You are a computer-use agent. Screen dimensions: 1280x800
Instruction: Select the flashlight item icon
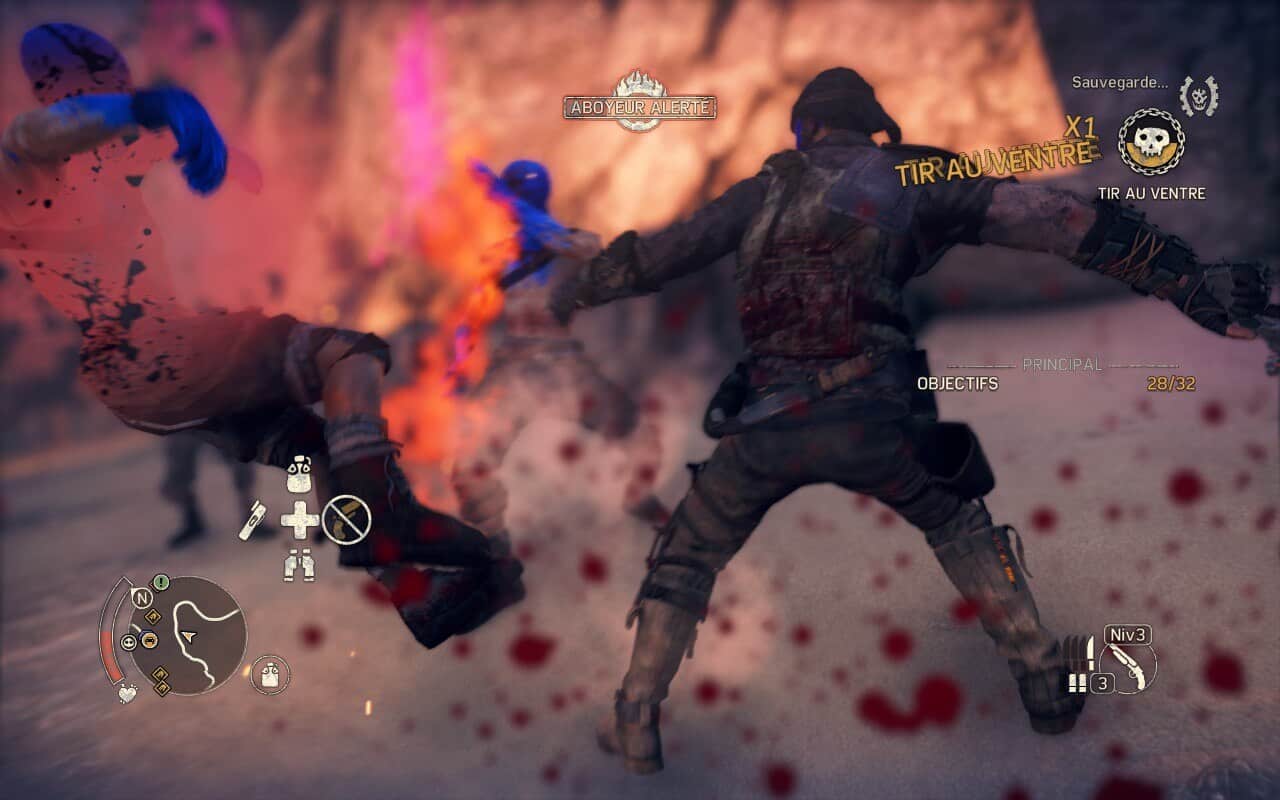point(253,520)
